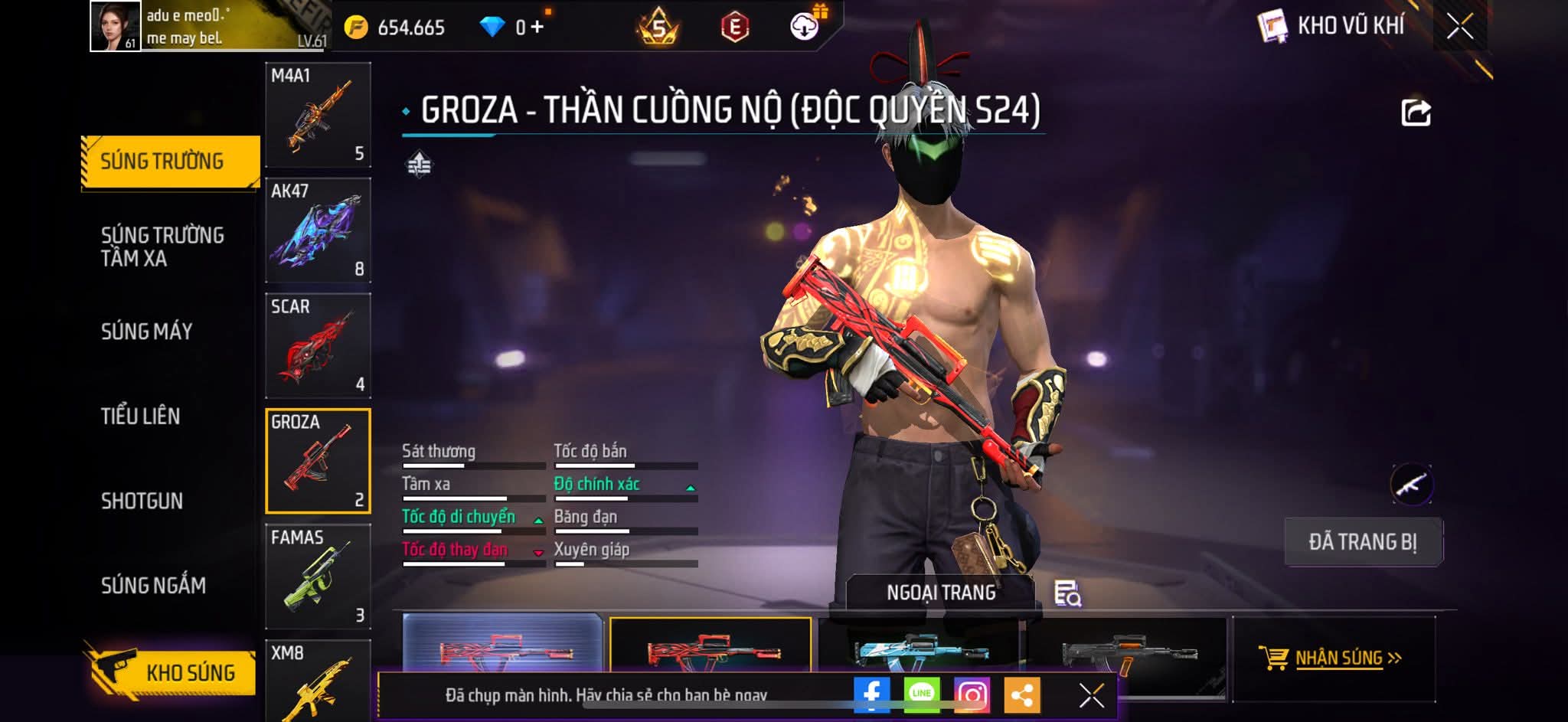Open the Shotgun category

pos(142,501)
